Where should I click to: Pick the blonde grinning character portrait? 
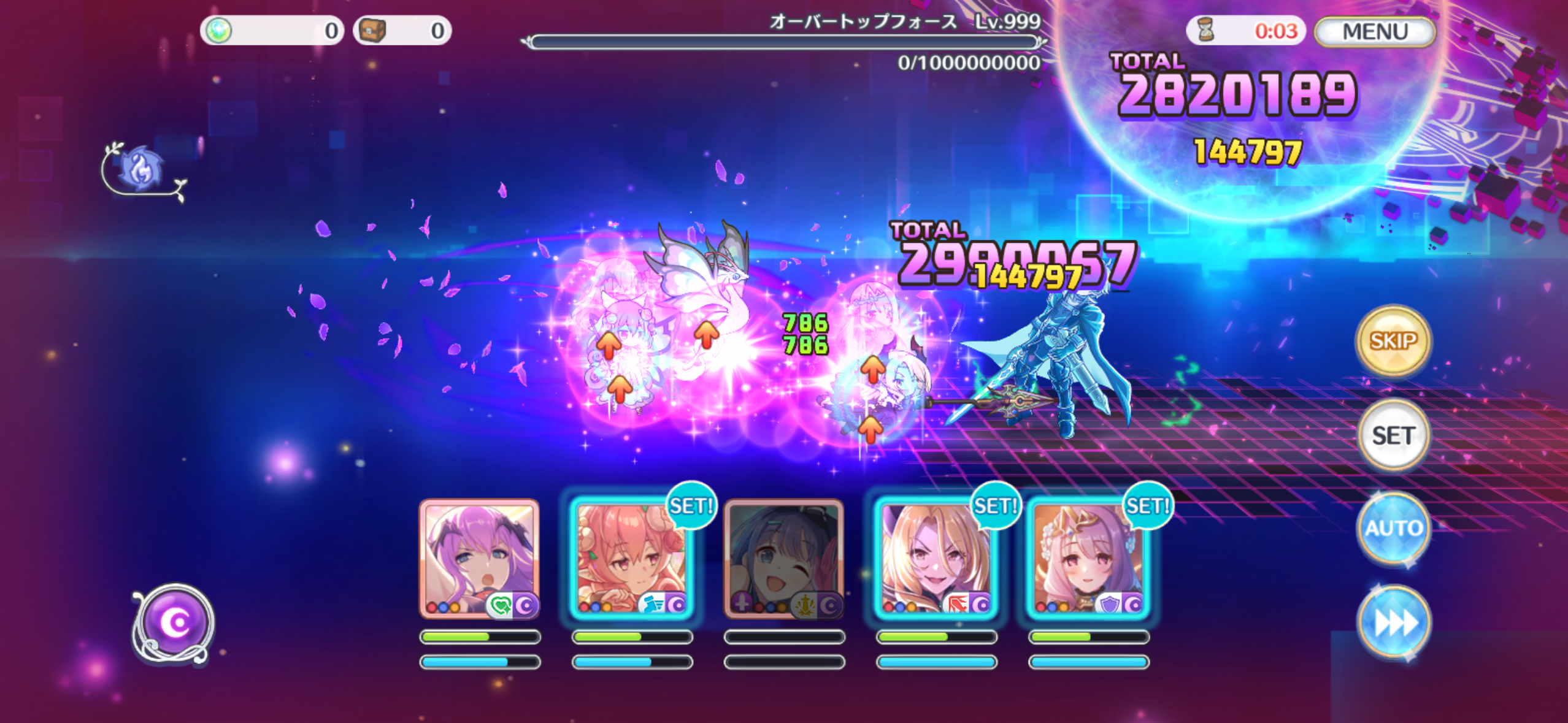tap(936, 557)
